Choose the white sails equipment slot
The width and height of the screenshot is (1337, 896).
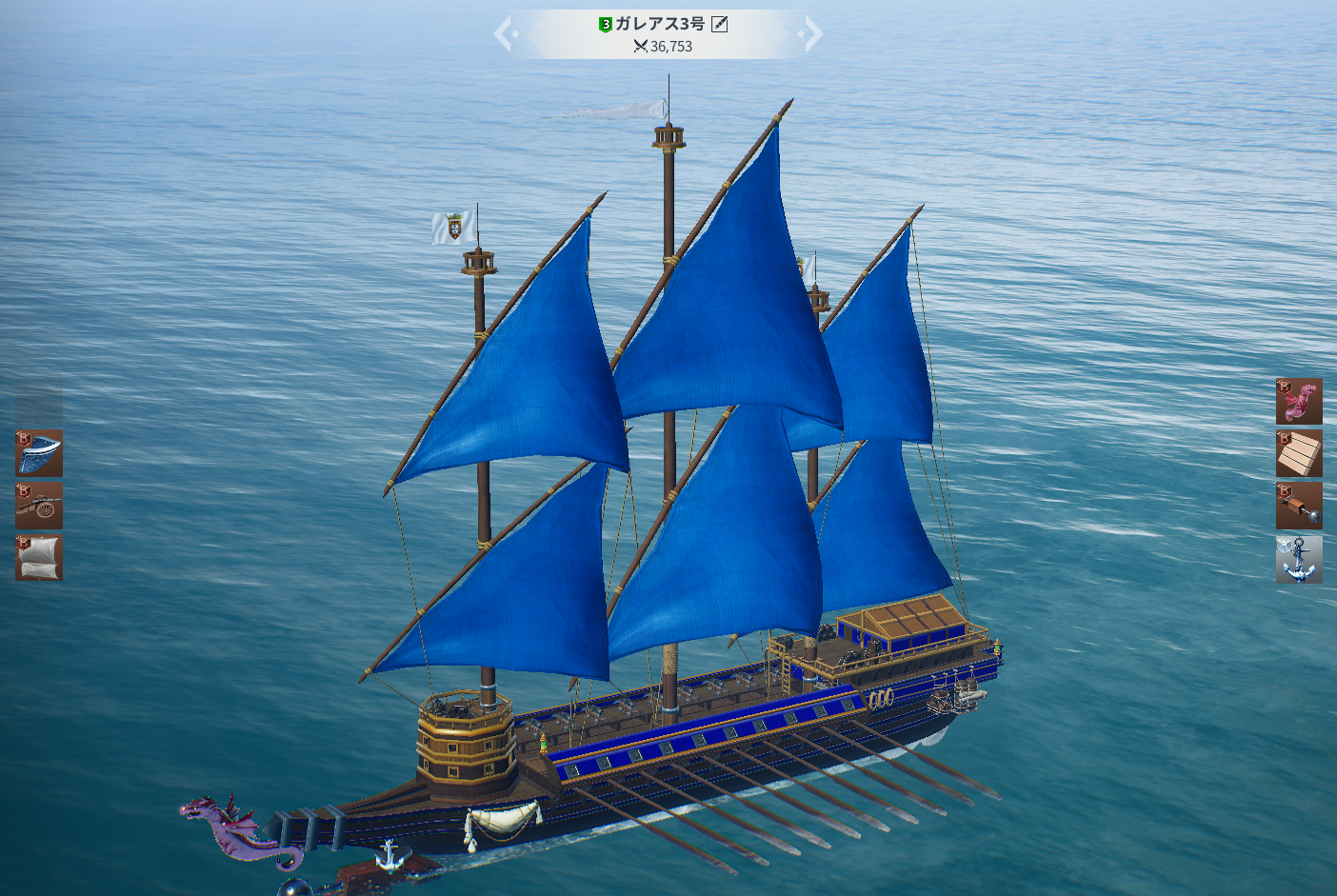(39, 558)
